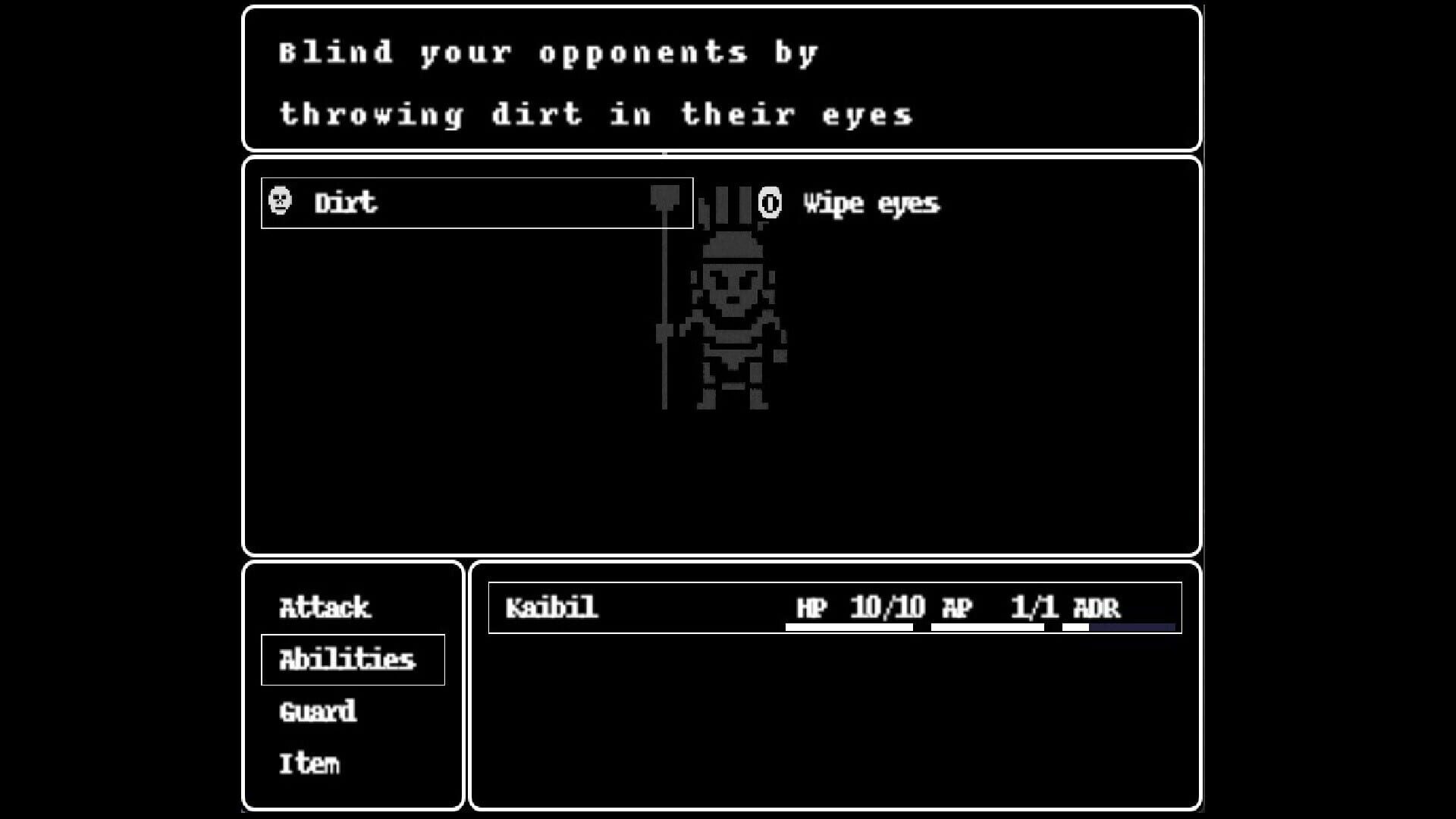This screenshot has height=819, width=1456.
Task: Click the Dirt ability selection frame
Action: click(x=476, y=202)
